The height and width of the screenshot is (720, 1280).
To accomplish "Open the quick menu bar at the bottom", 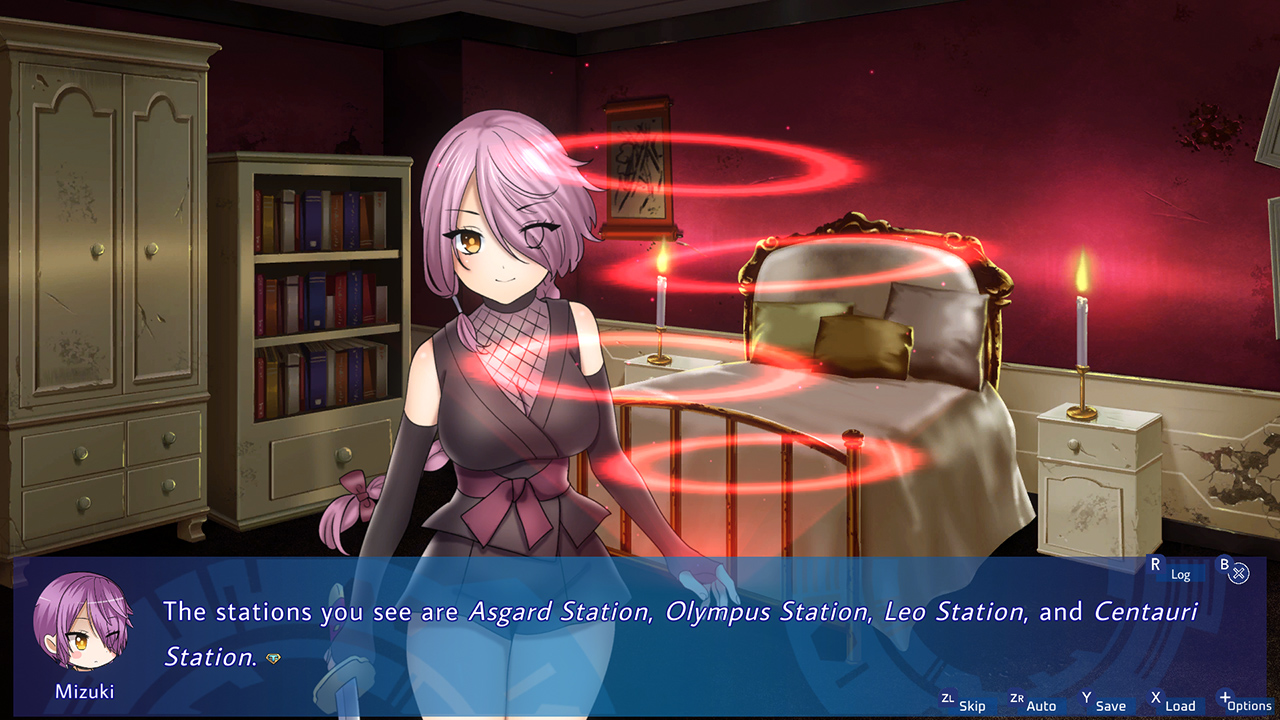I will coord(1100,704).
